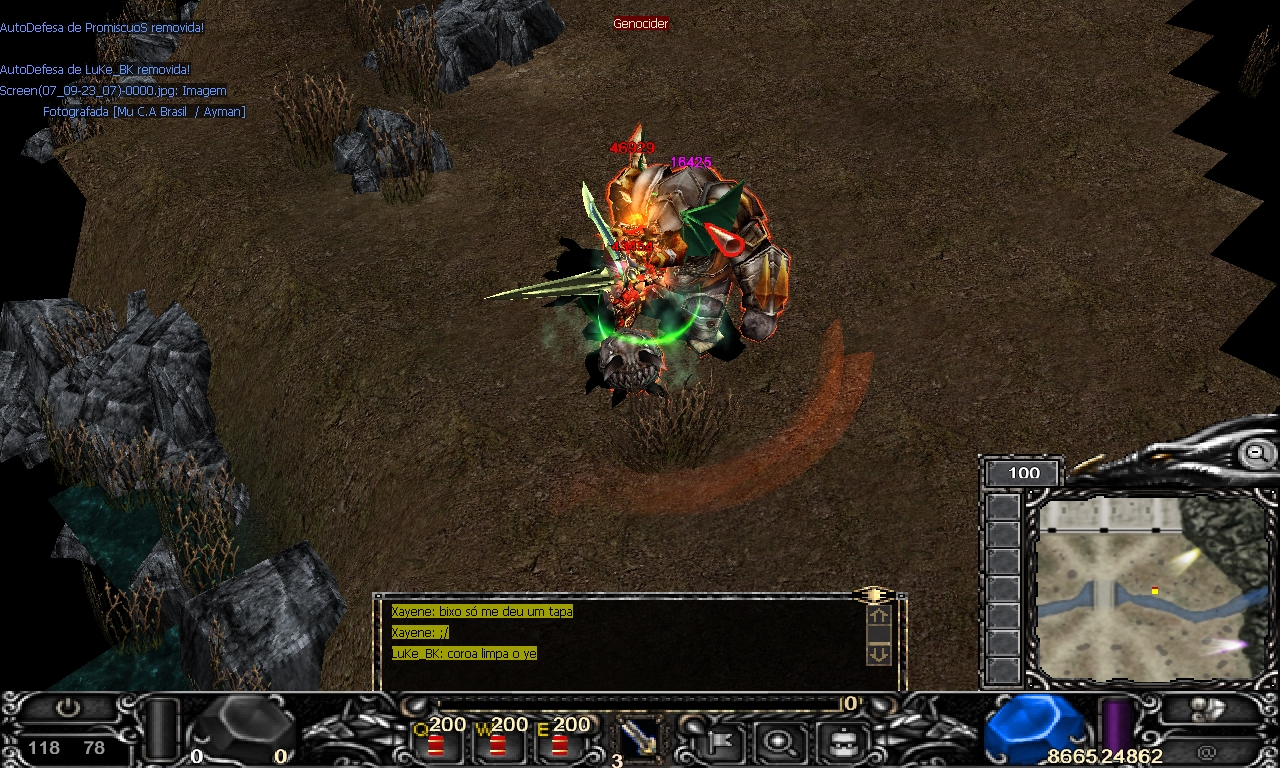Select the sword skill slot
The height and width of the screenshot is (768, 1280).
point(636,740)
